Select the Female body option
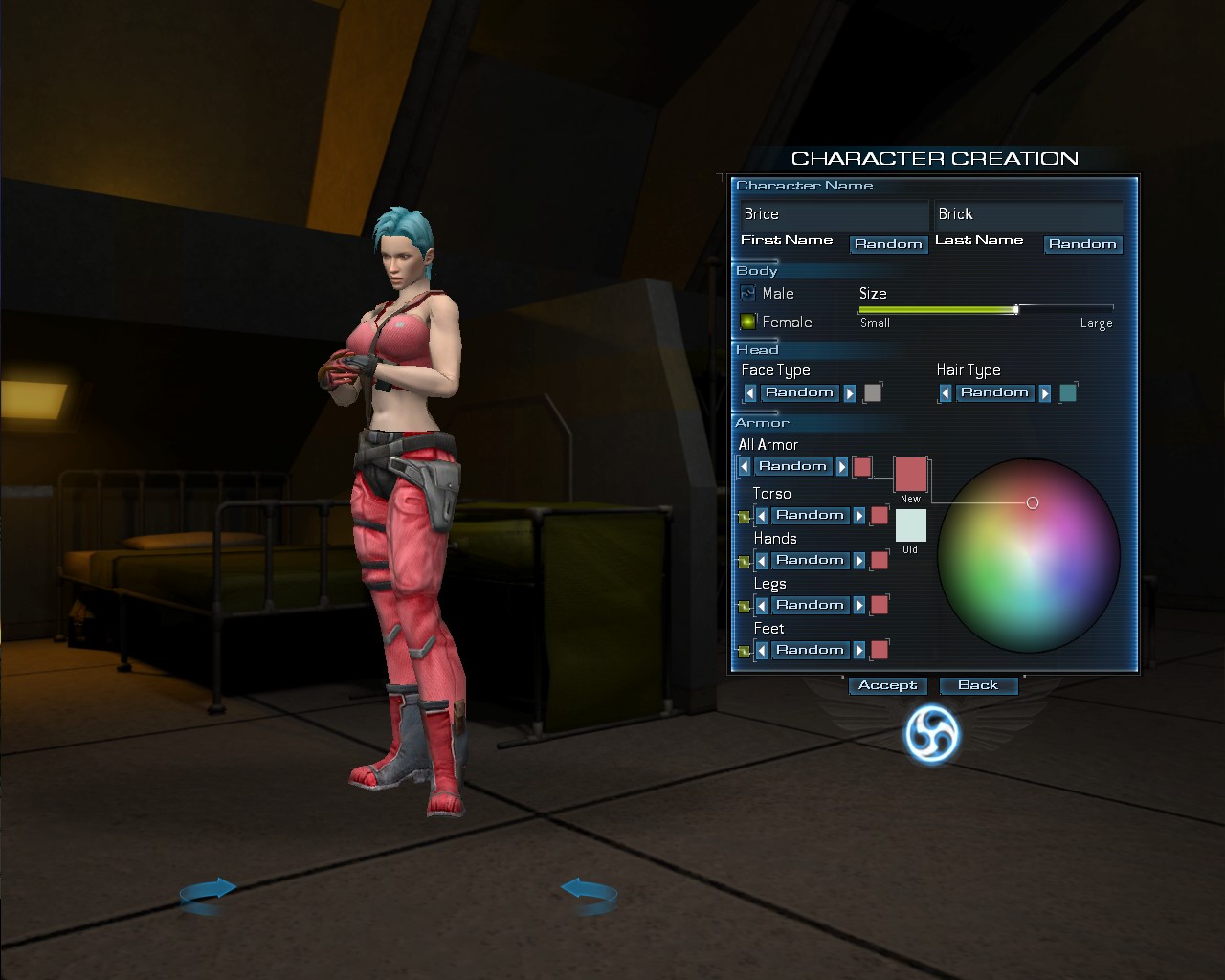The height and width of the screenshot is (980, 1225). [x=748, y=323]
